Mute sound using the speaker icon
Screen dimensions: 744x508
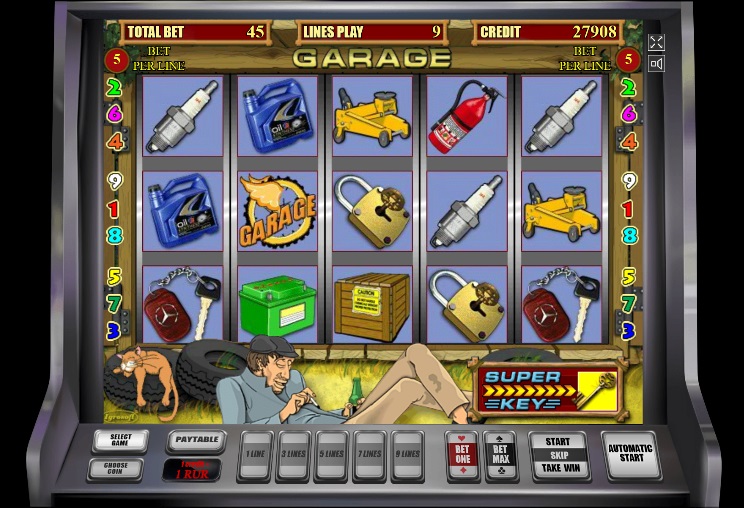point(656,64)
